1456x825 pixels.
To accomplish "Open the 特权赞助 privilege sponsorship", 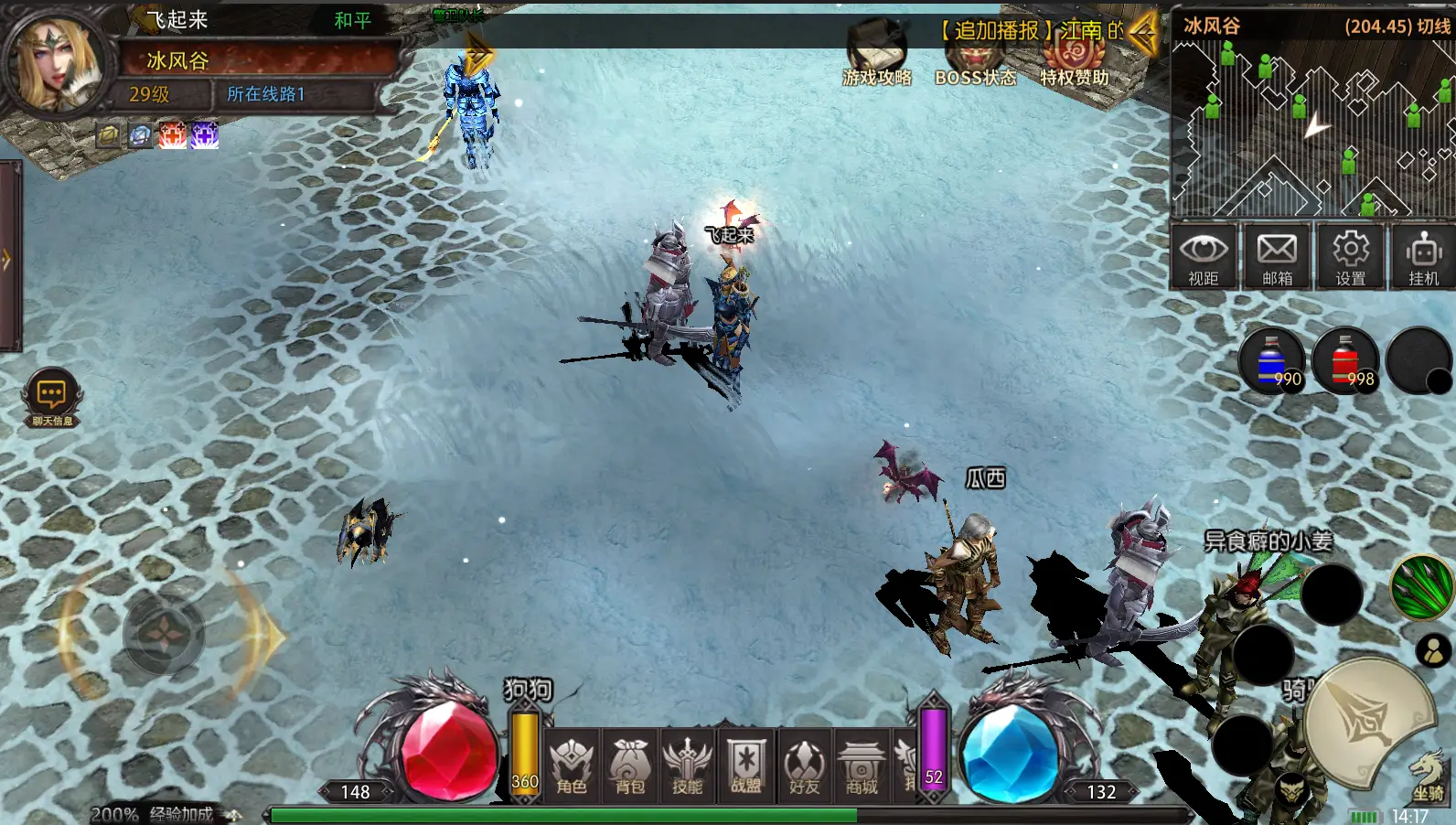I will click(1074, 60).
